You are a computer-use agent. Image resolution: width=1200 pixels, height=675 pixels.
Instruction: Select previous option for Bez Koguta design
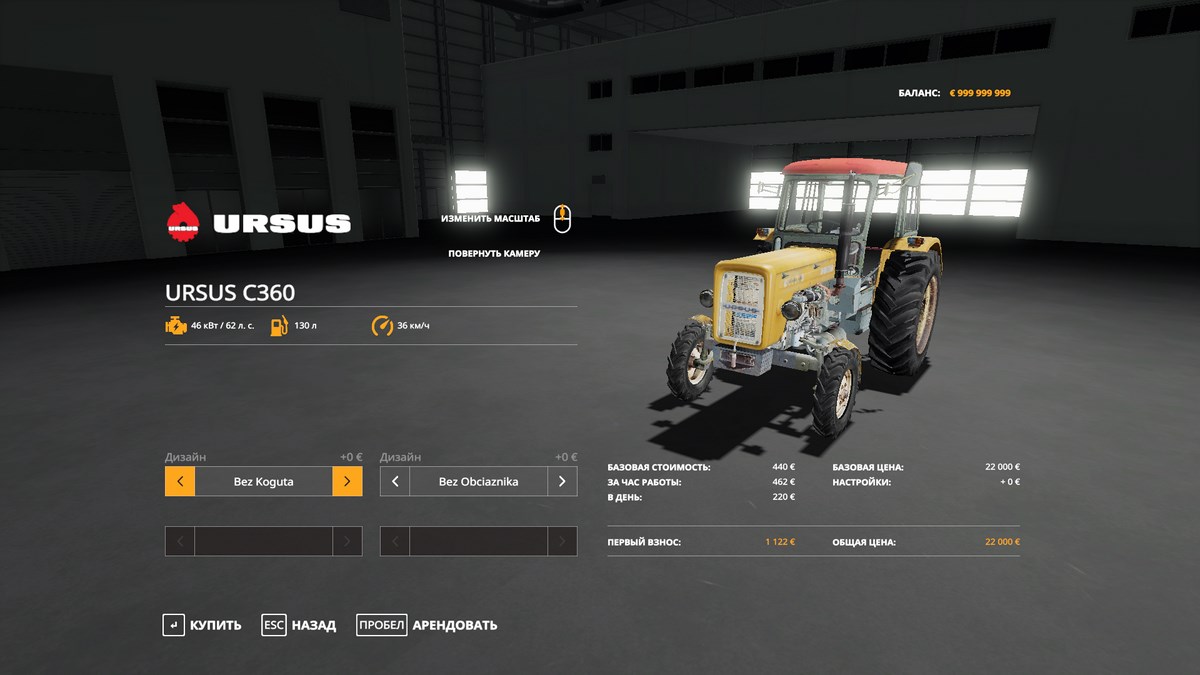[180, 481]
